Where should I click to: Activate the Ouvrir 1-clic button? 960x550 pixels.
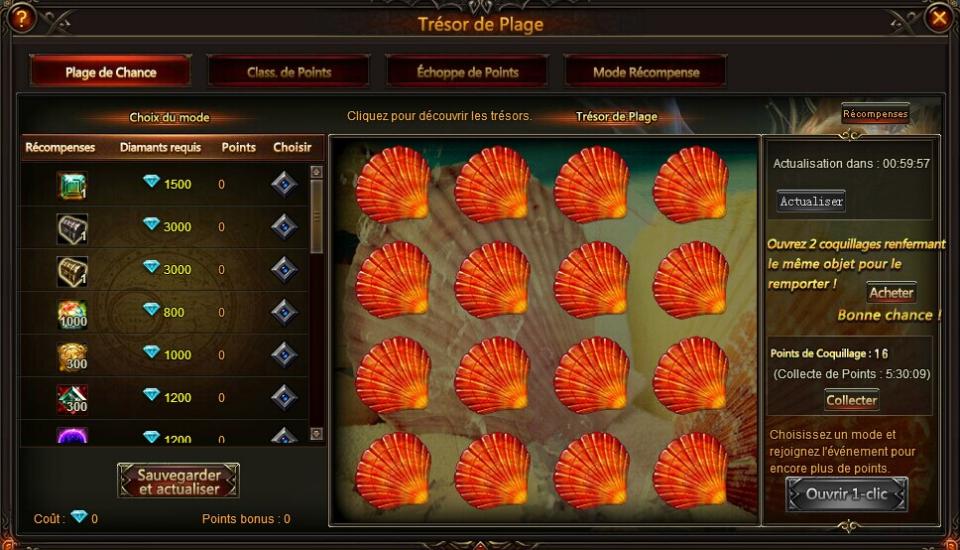(846, 494)
